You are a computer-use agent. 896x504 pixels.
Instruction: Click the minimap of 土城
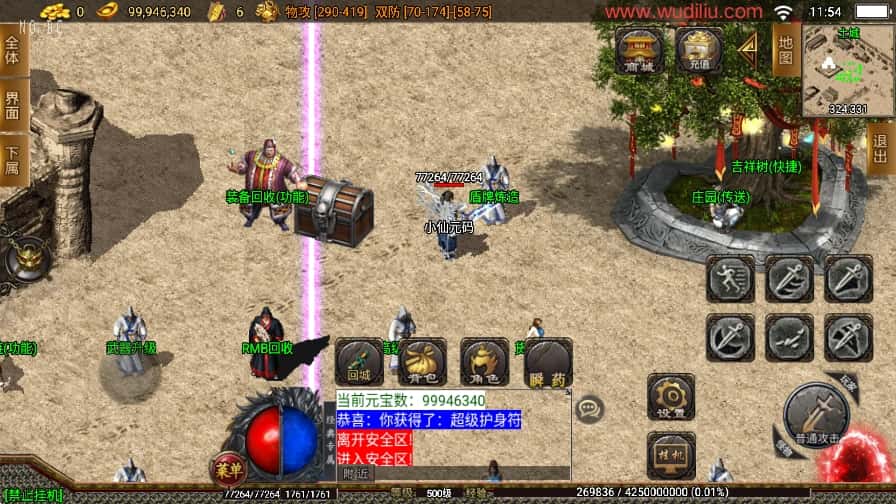pos(846,70)
